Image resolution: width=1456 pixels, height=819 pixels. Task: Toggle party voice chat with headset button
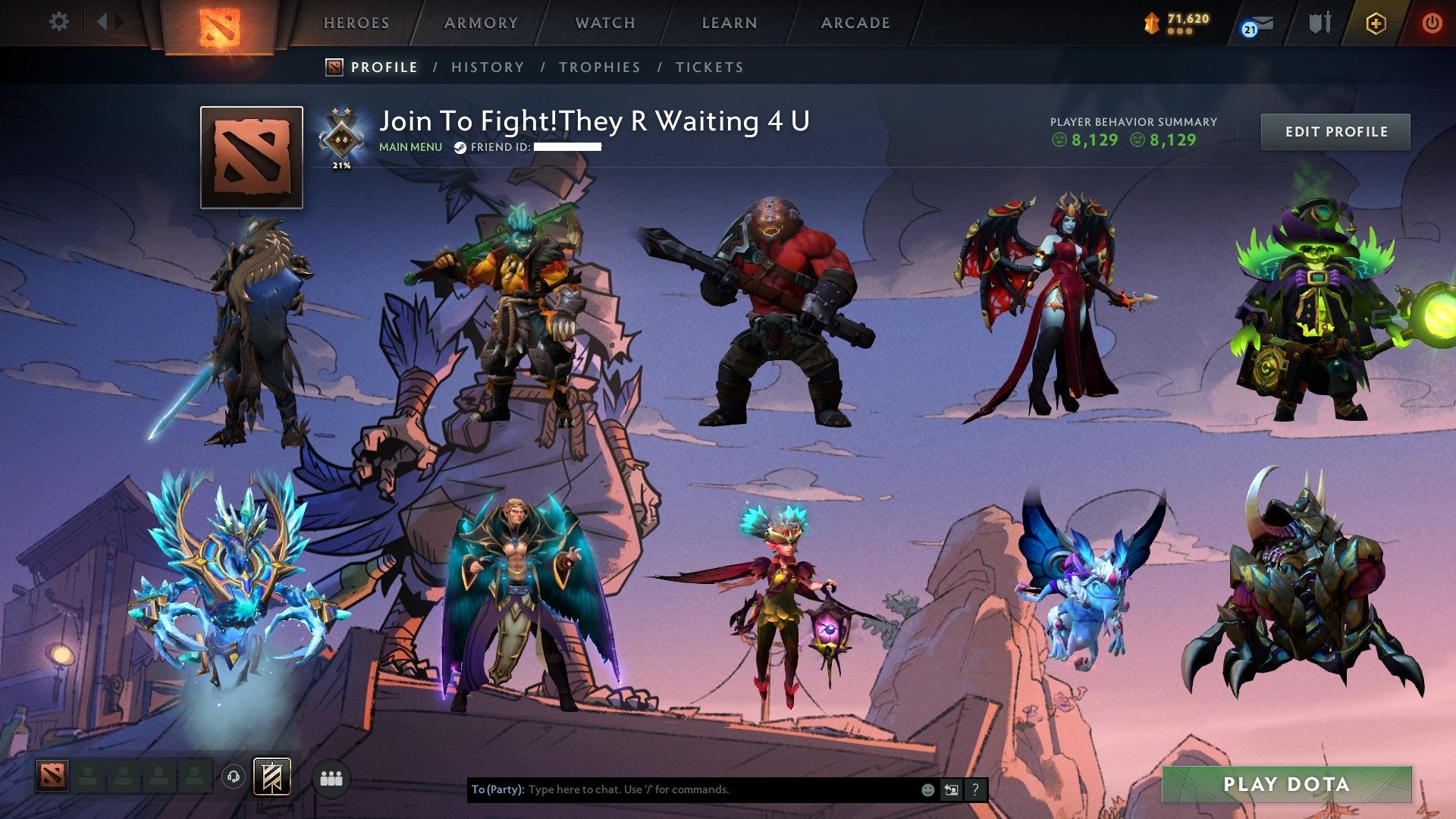(x=234, y=779)
